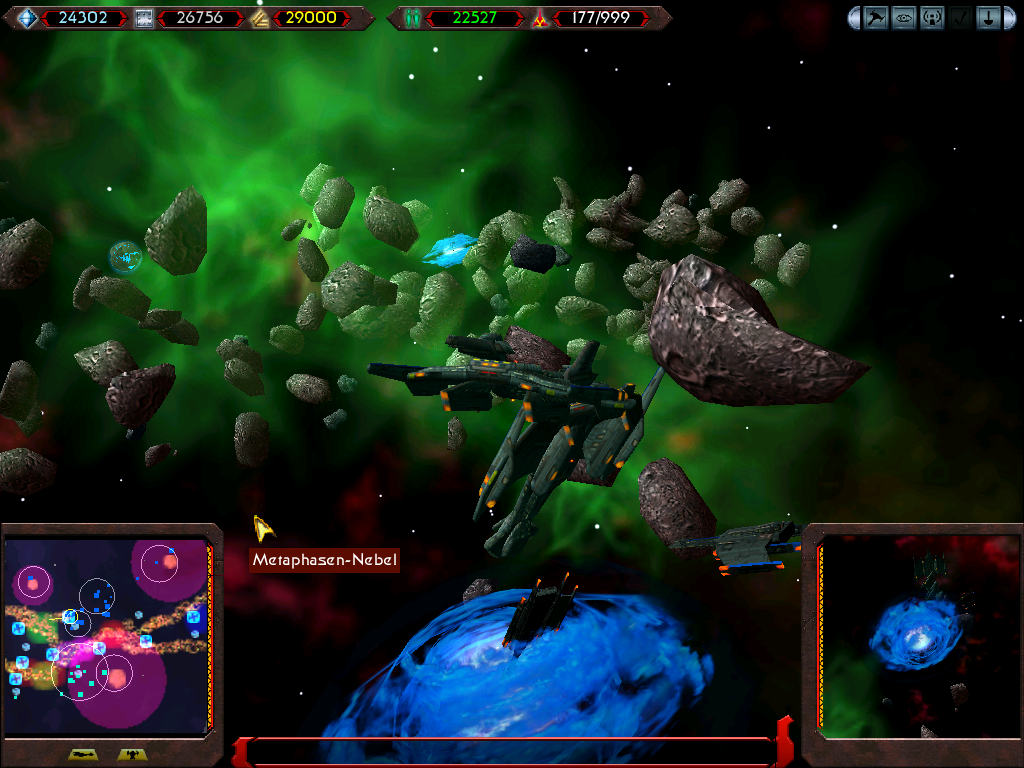Click the hammer and wrench icon
Screen dimensions: 1024x768
tap(876, 18)
